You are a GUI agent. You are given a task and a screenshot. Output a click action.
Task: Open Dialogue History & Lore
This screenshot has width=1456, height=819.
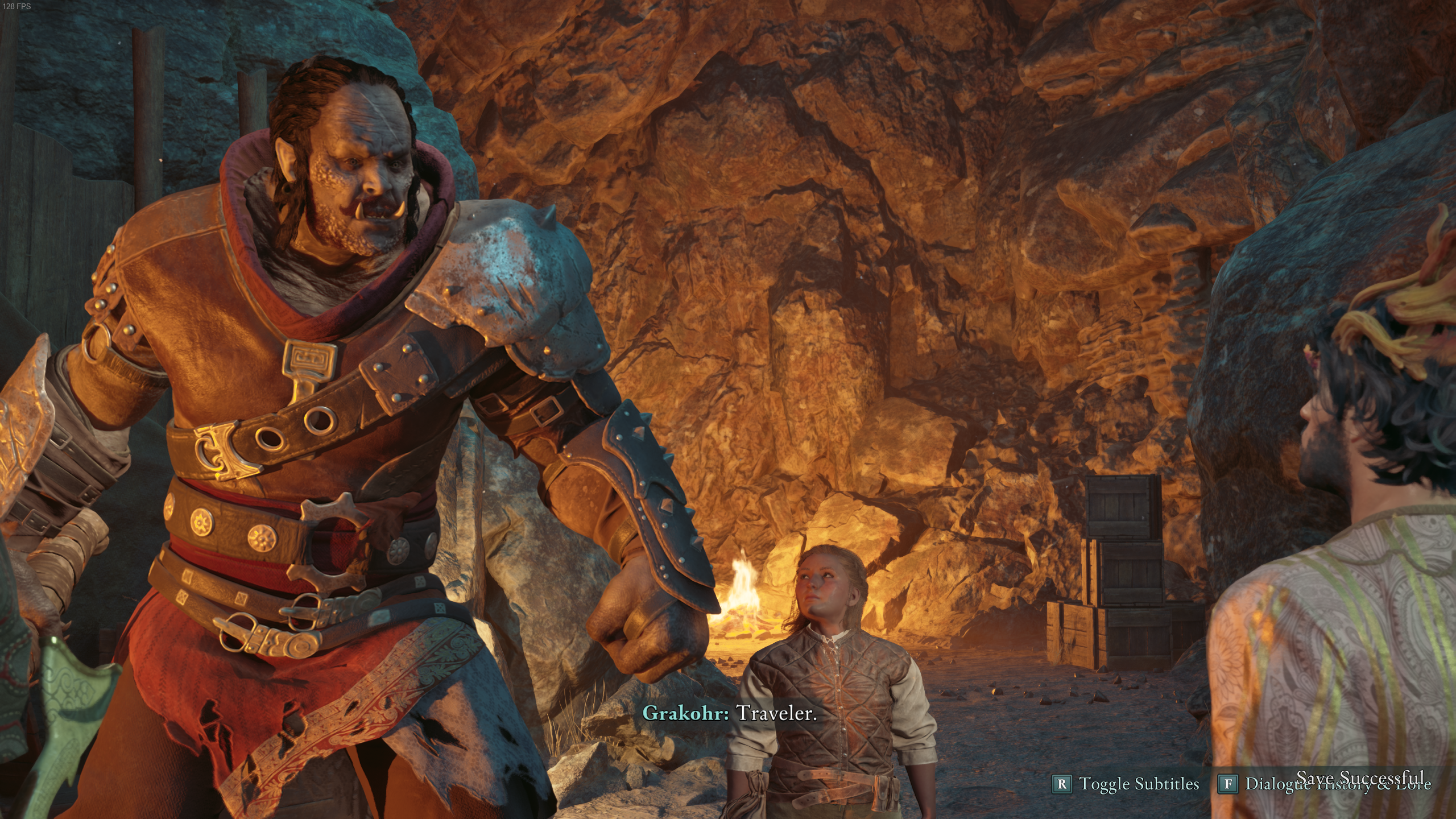pos(1337,784)
